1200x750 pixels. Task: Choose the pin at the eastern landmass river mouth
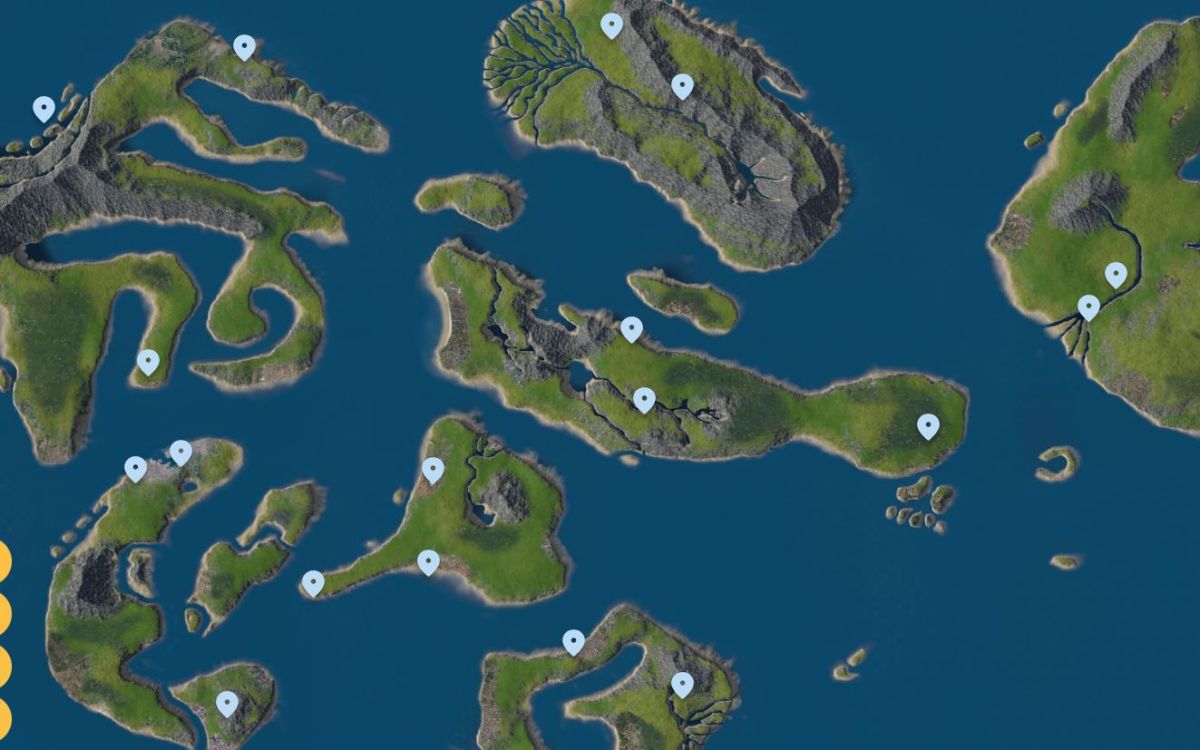point(1089,308)
